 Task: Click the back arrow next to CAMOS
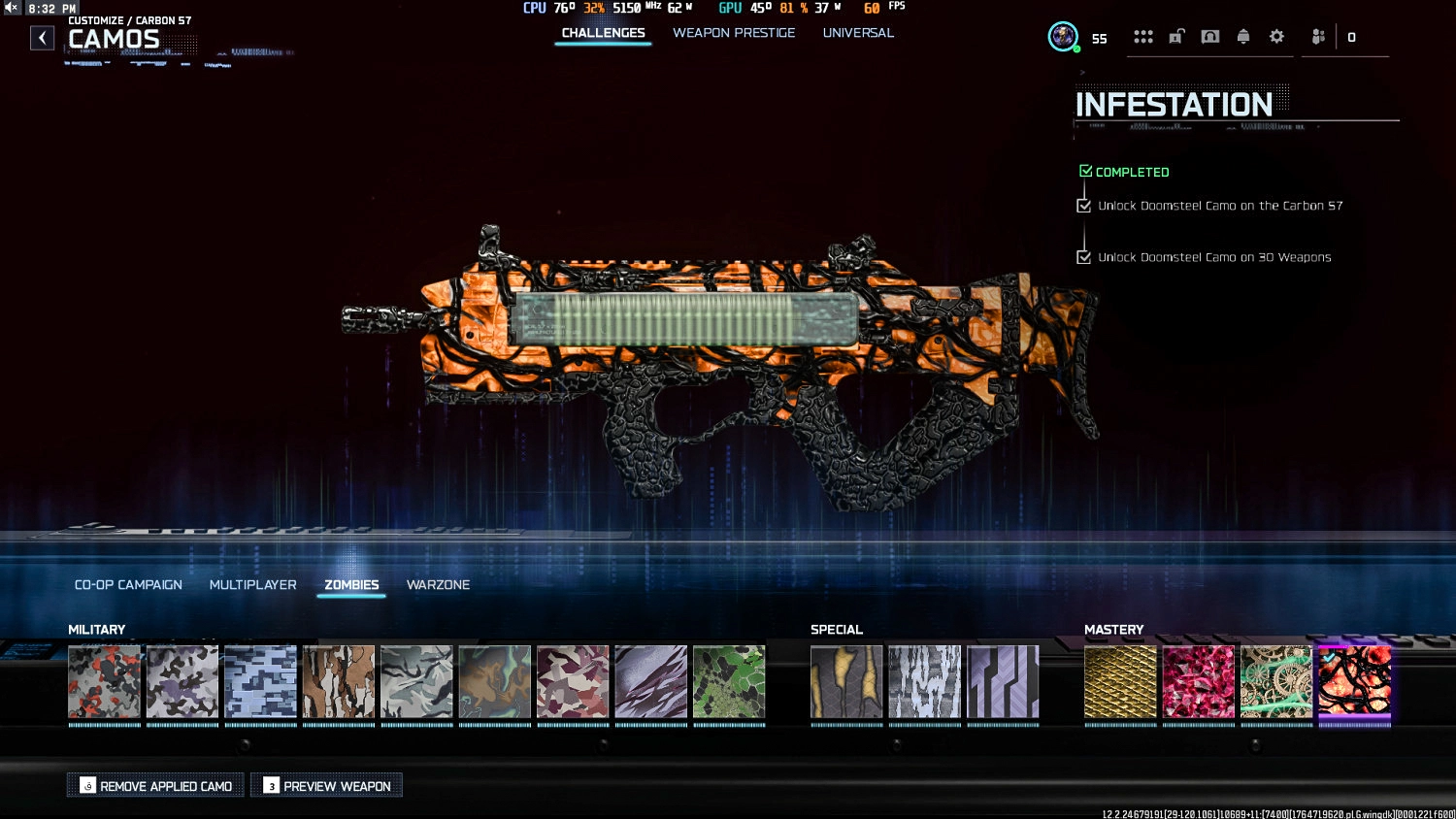click(x=42, y=37)
